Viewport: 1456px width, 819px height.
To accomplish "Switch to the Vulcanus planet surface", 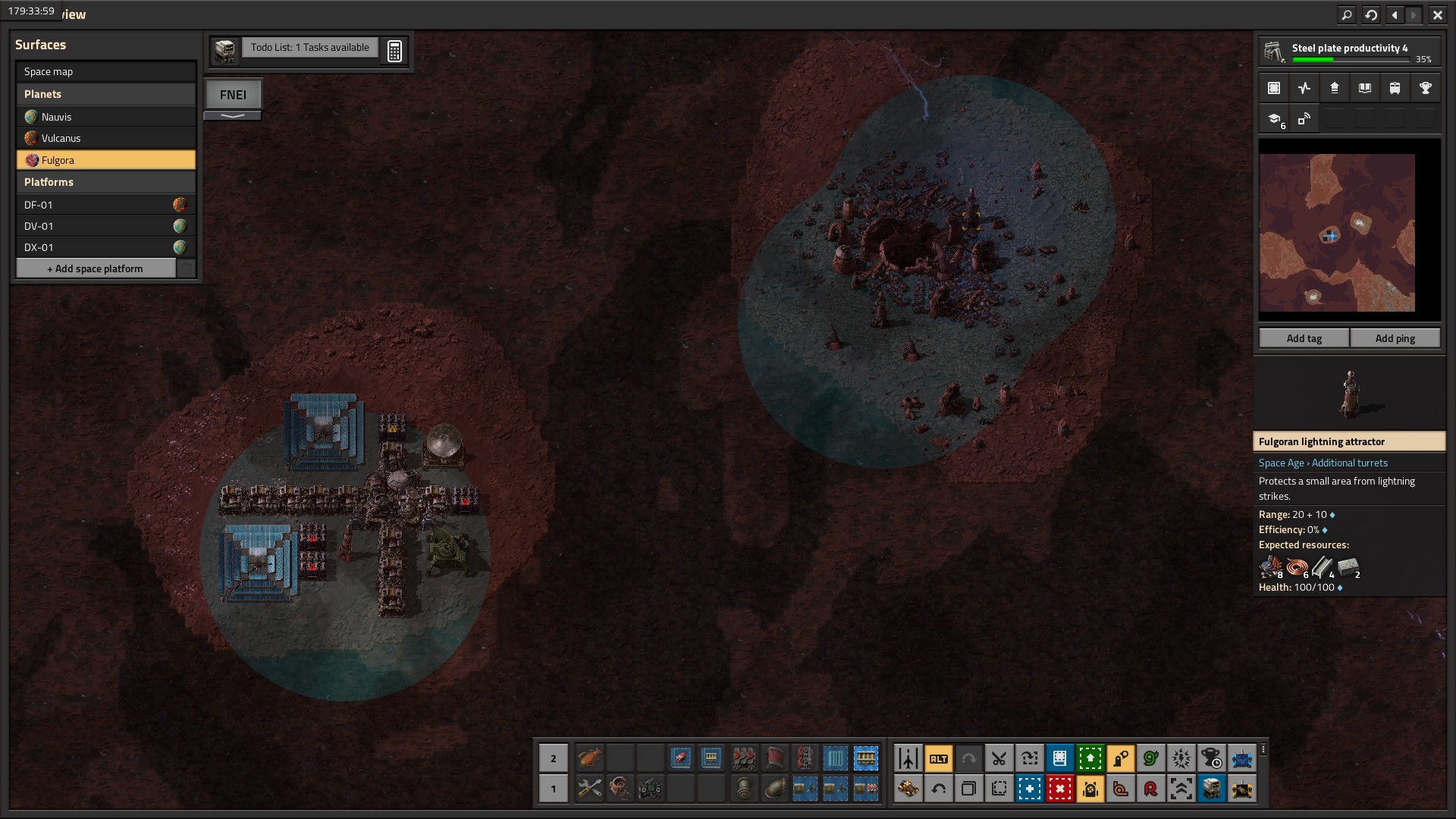I will tap(105, 138).
